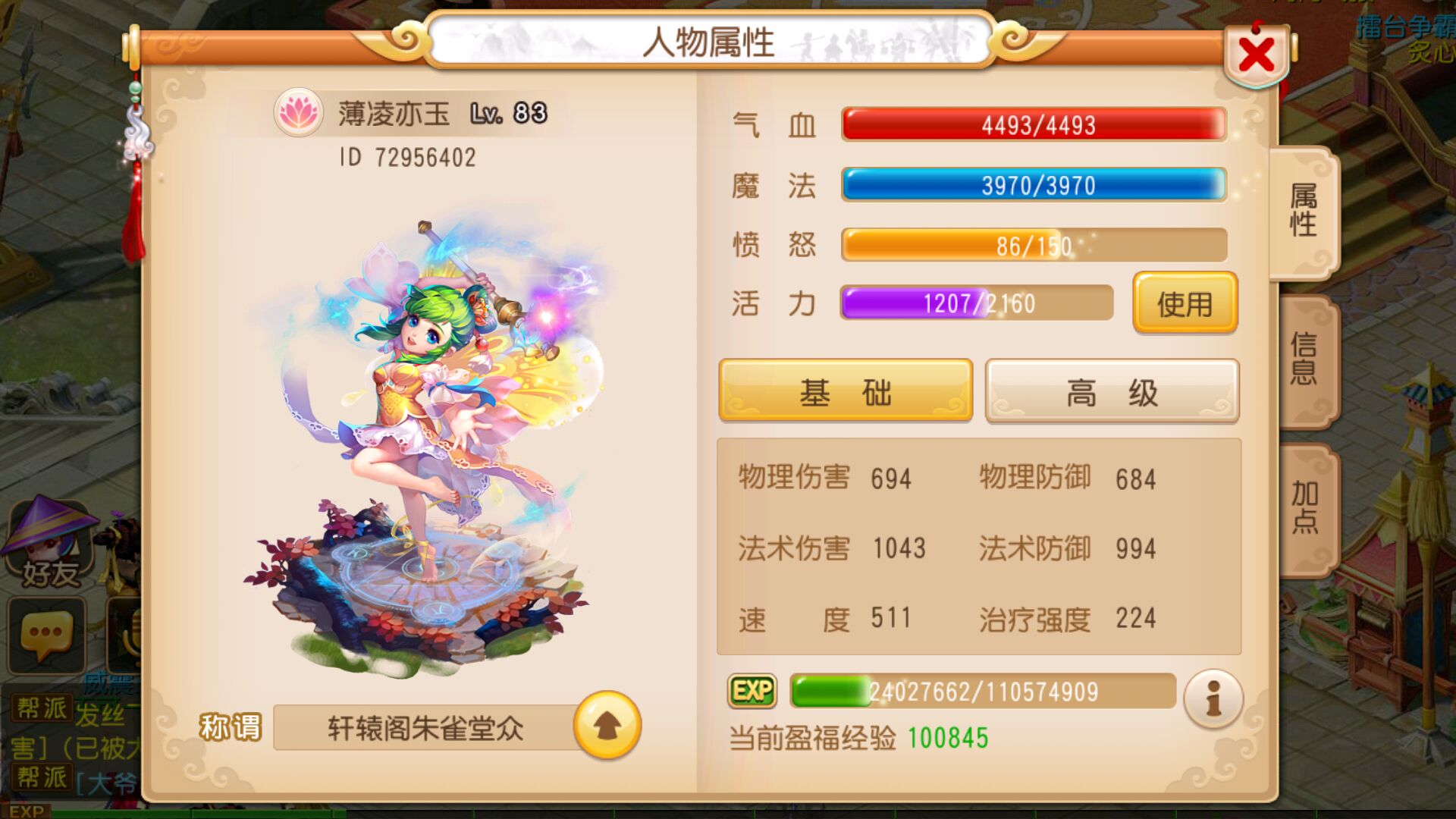Select the 轩辕阁朱雀堂众 title field
Image resolution: width=1456 pixels, height=819 pixels.
tap(425, 726)
